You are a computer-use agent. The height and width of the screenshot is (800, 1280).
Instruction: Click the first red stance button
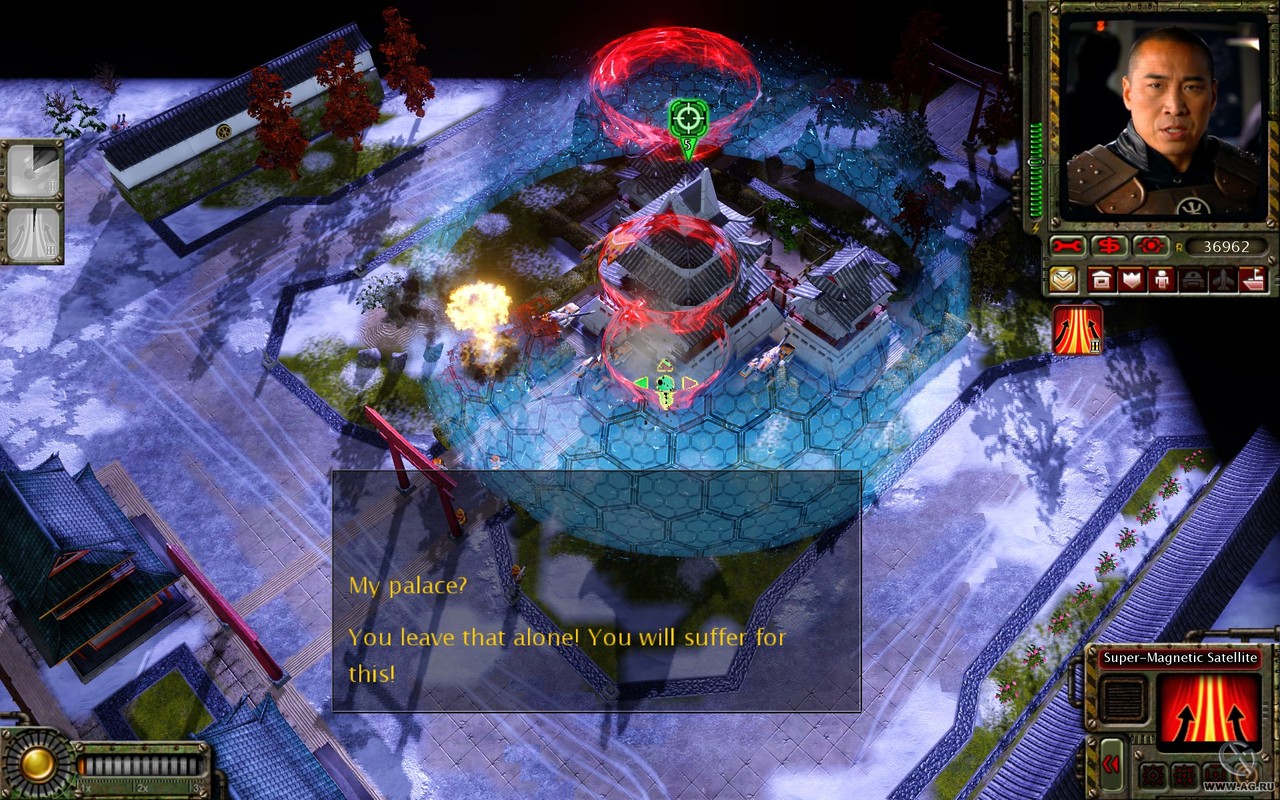pos(1152,775)
